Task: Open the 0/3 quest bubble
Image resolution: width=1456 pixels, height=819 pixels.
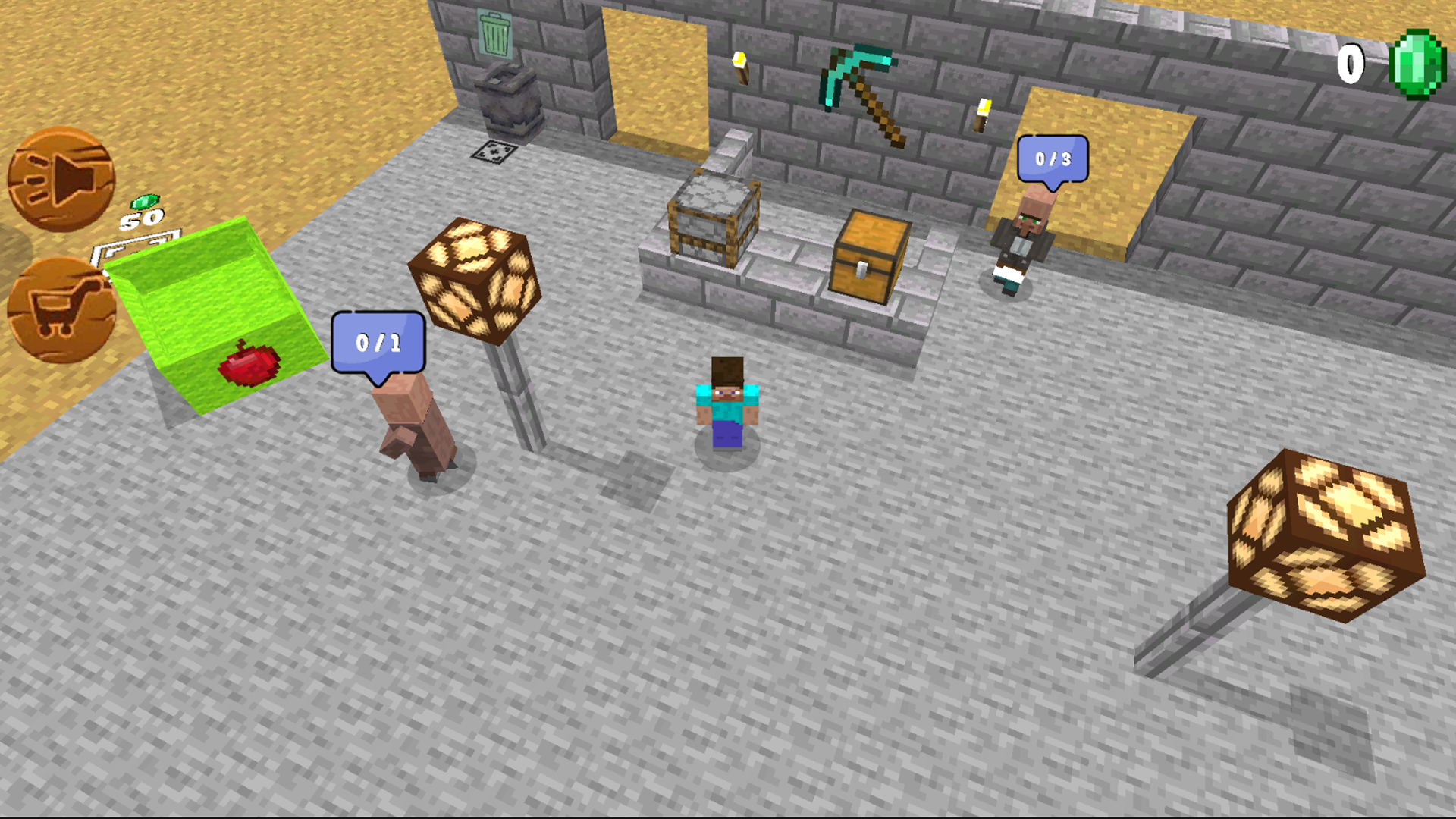Action: point(1054,157)
